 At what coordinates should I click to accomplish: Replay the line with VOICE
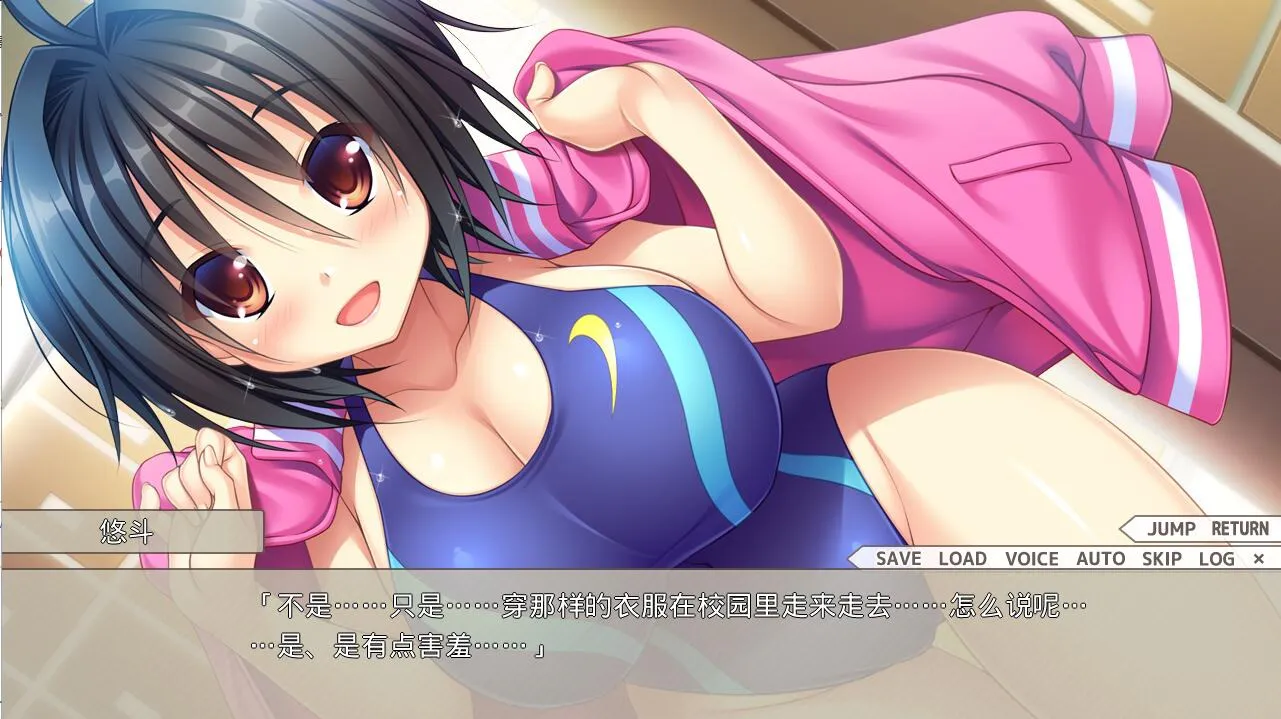pos(1031,559)
